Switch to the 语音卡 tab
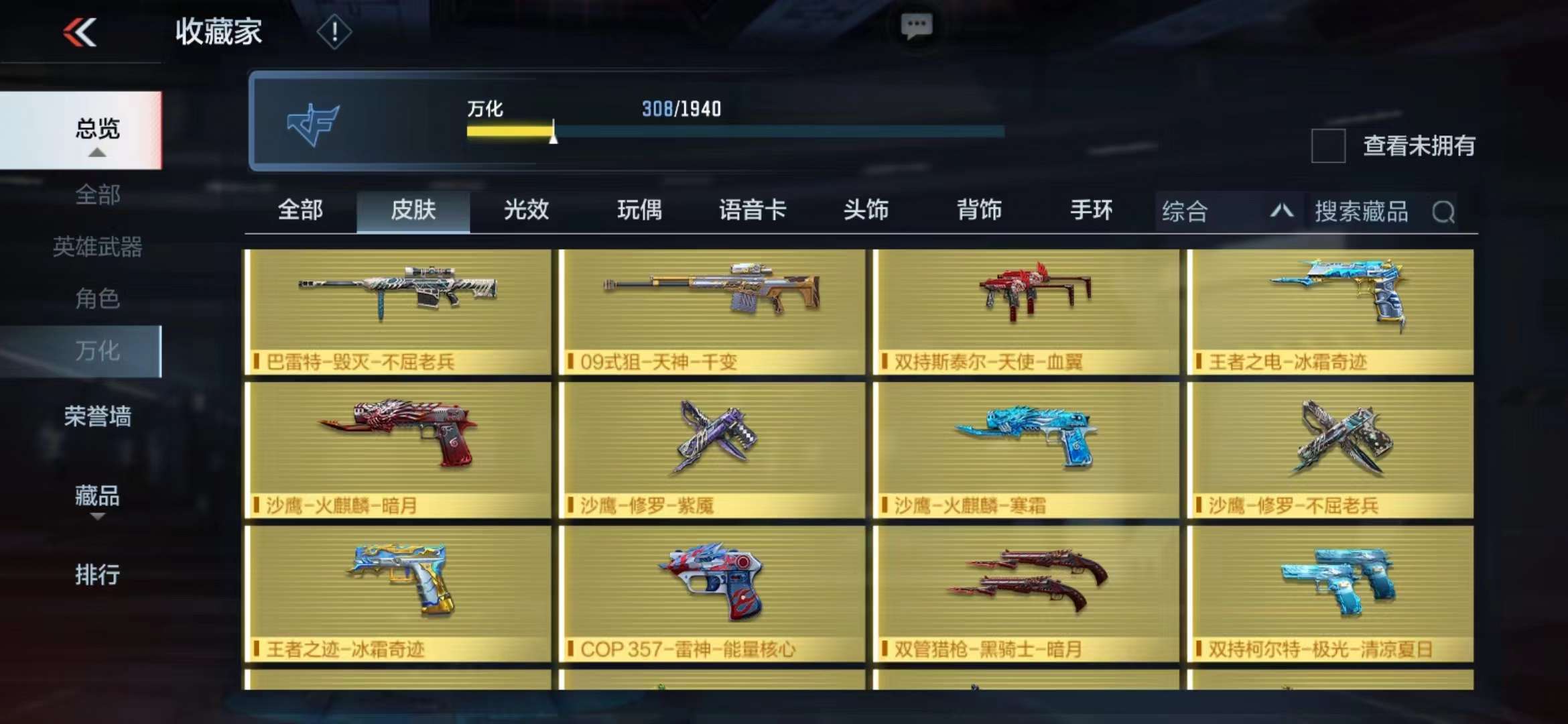1568x724 pixels. (753, 210)
